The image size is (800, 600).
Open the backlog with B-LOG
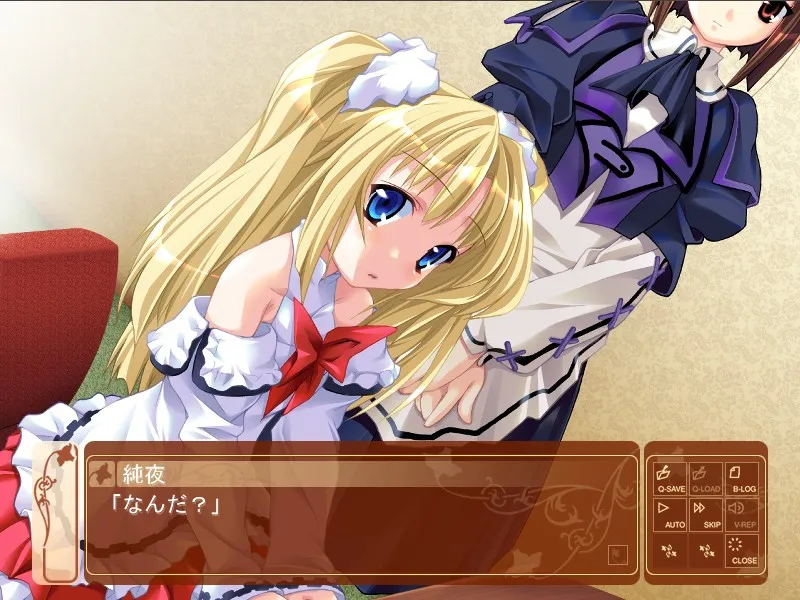743,478
